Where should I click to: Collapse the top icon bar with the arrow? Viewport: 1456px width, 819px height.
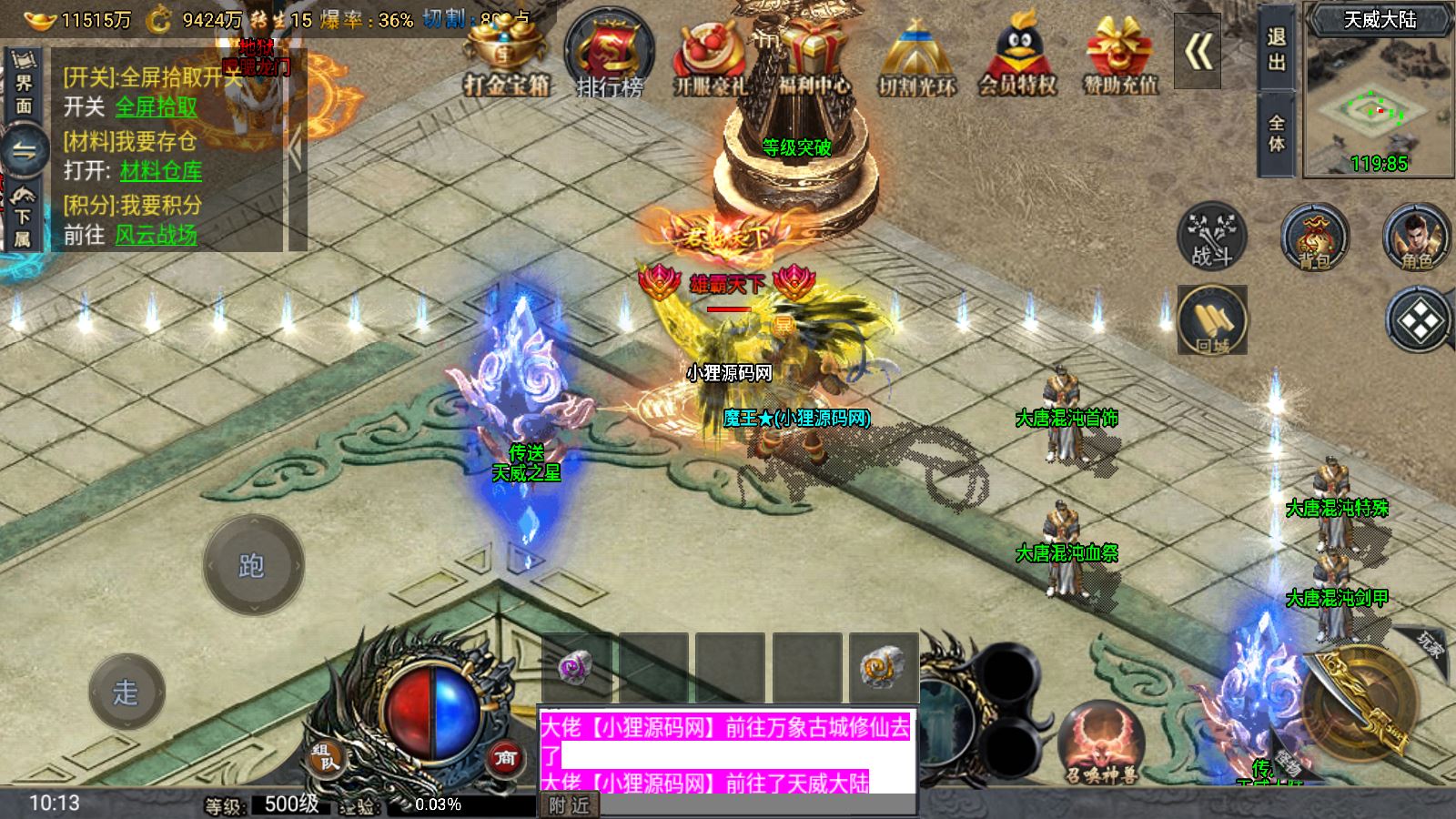point(1198,52)
